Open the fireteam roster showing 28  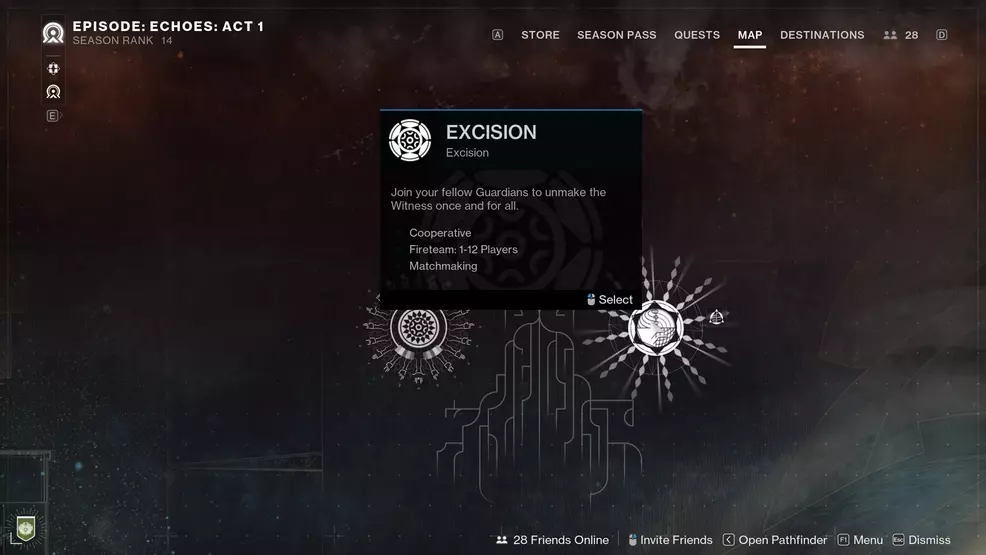[901, 35]
